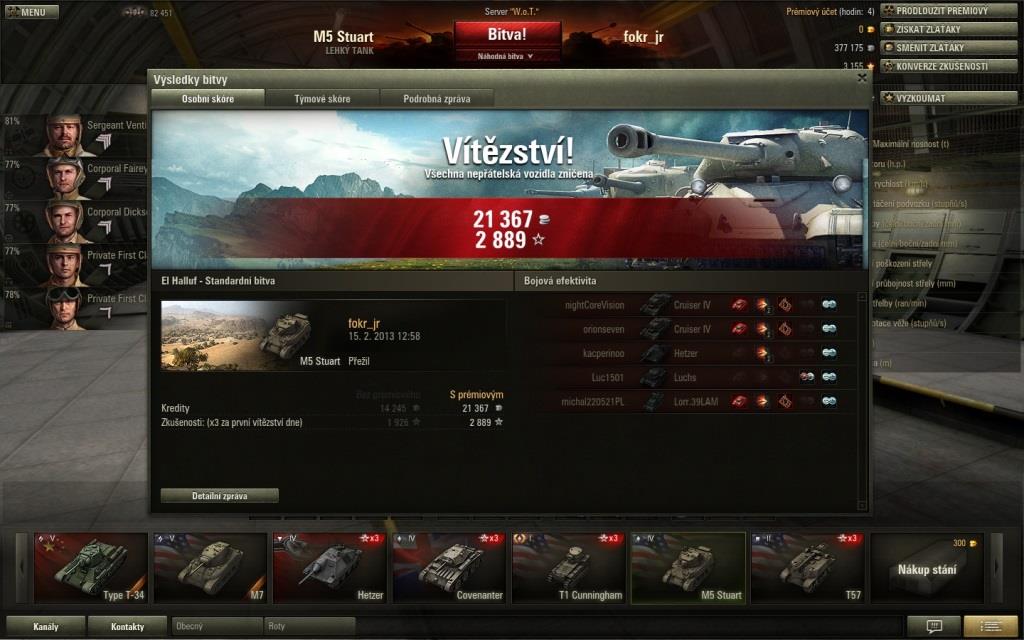
Task: Open the Detailní zpráva report
Action: point(219,495)
